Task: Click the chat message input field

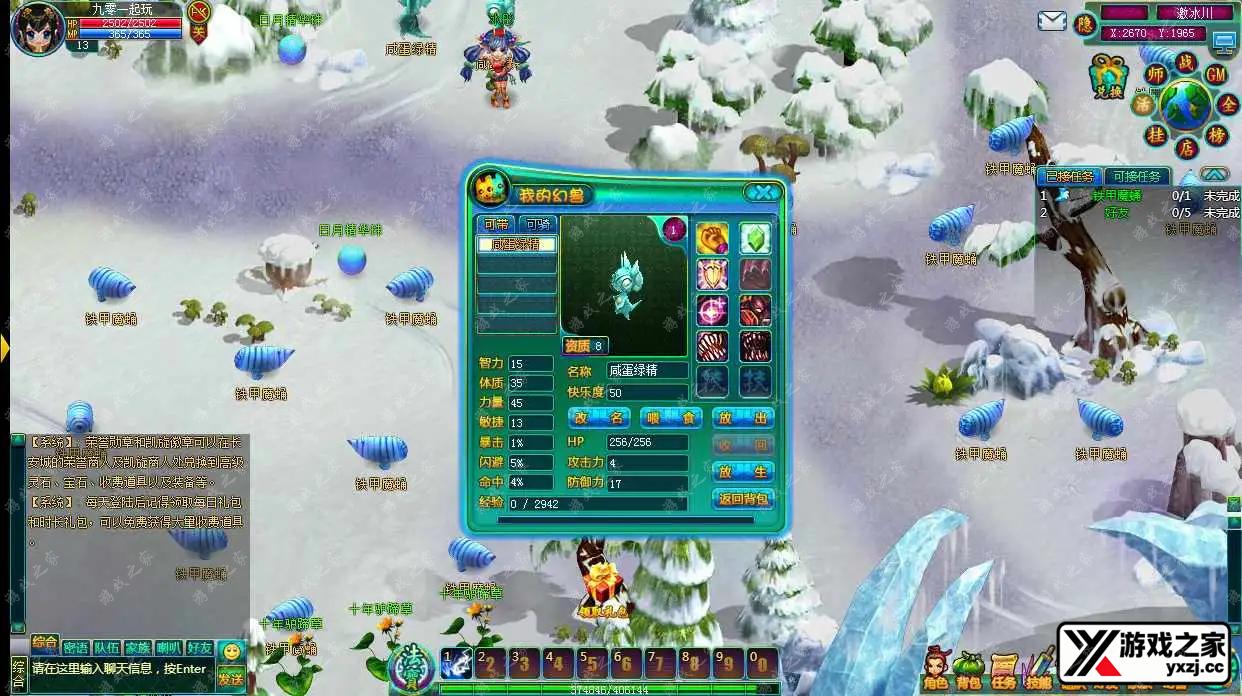Action: [x=120, y=669]
